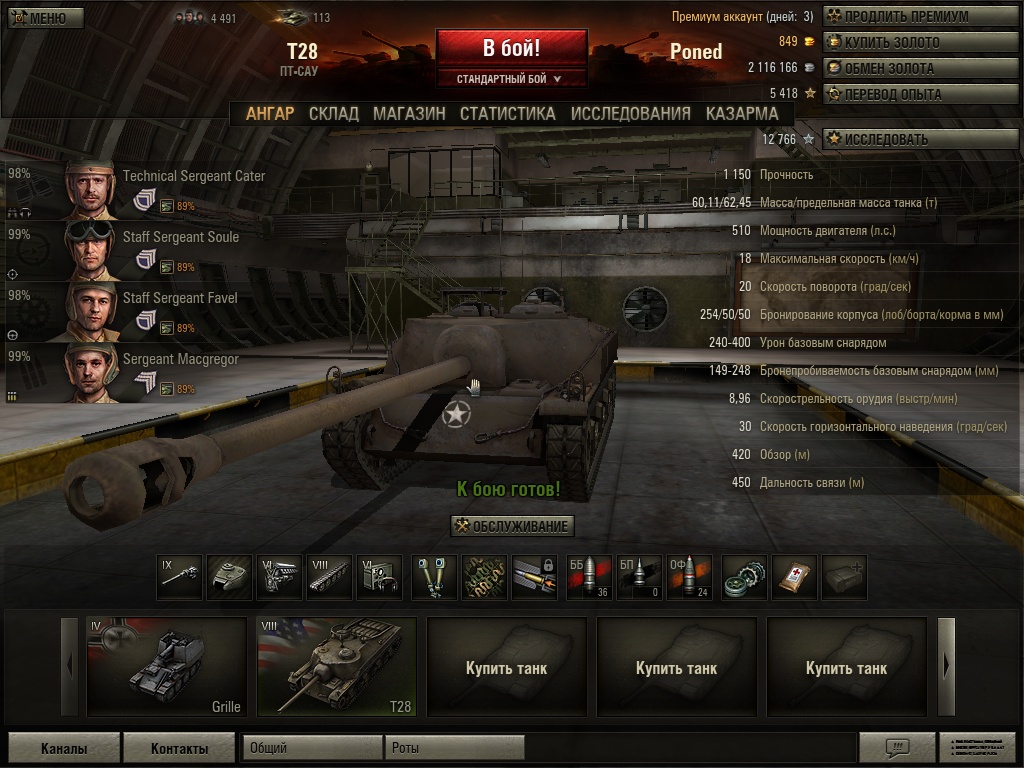Switch to the Роты chat tab
Image resolution: width=1024 pixels, height=768 pixels.
[x=454, y=748]
